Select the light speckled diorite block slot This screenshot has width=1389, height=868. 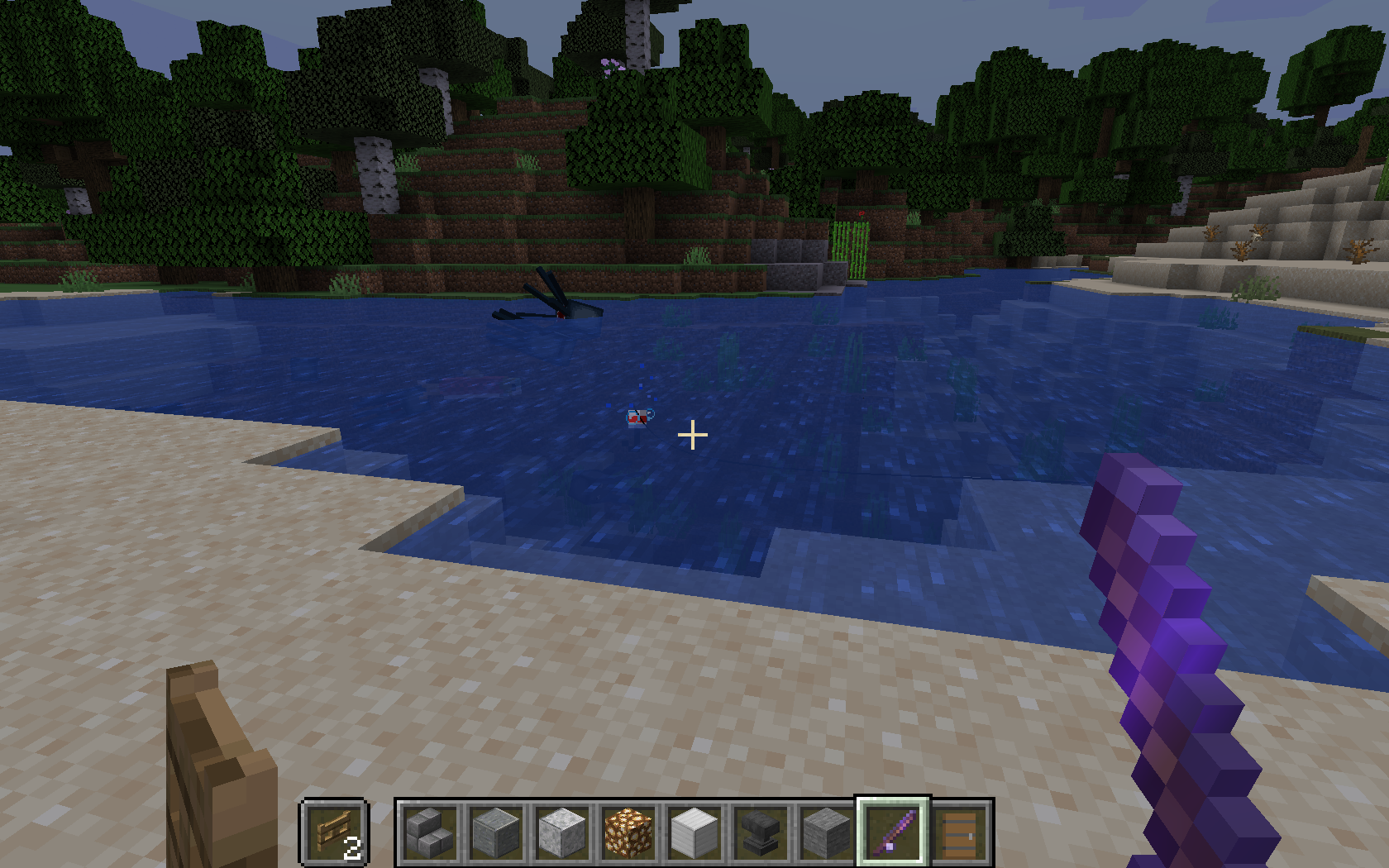click(562, 832)
